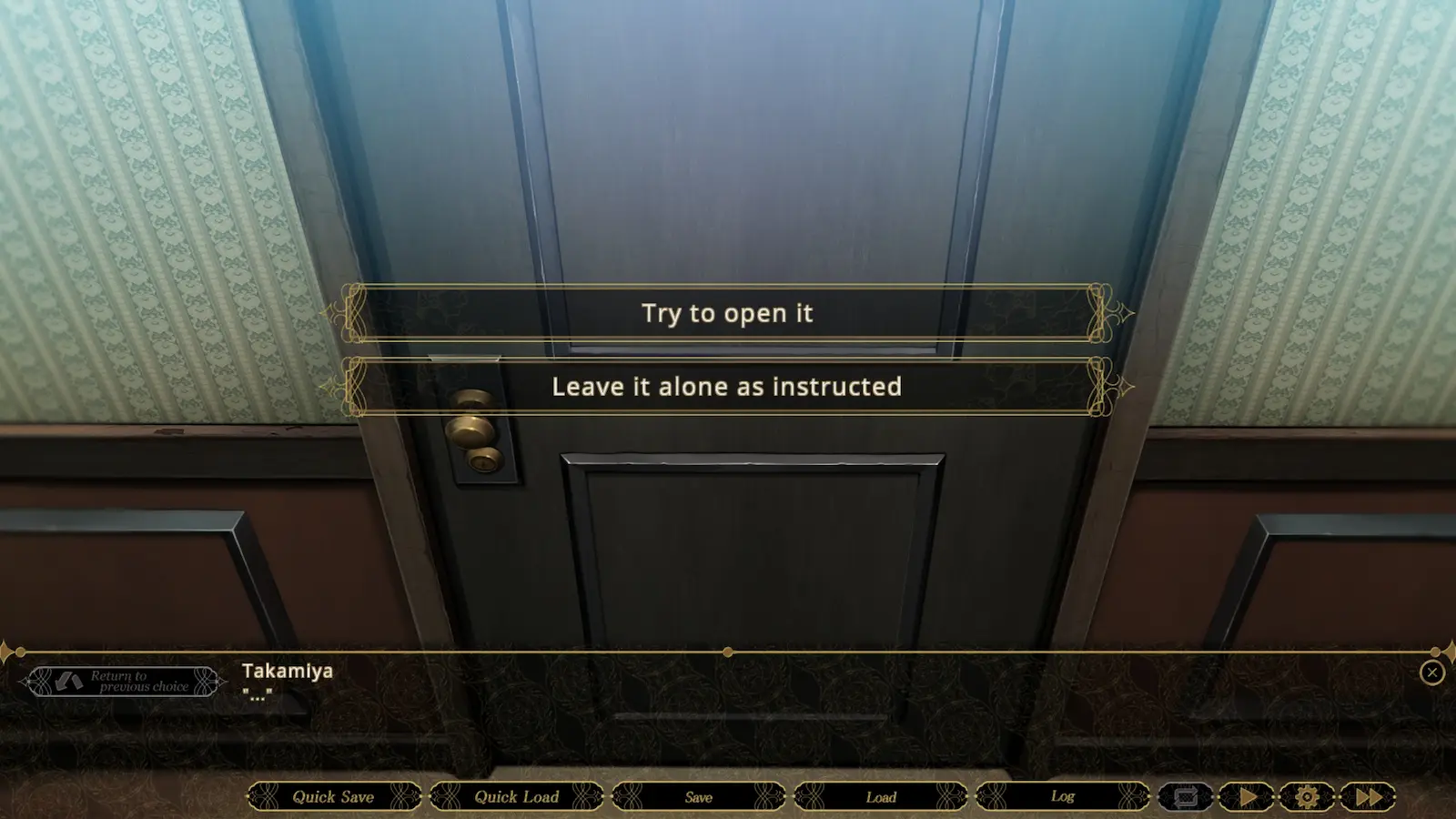Choose 'Leave it alone as instructed'

725,386
